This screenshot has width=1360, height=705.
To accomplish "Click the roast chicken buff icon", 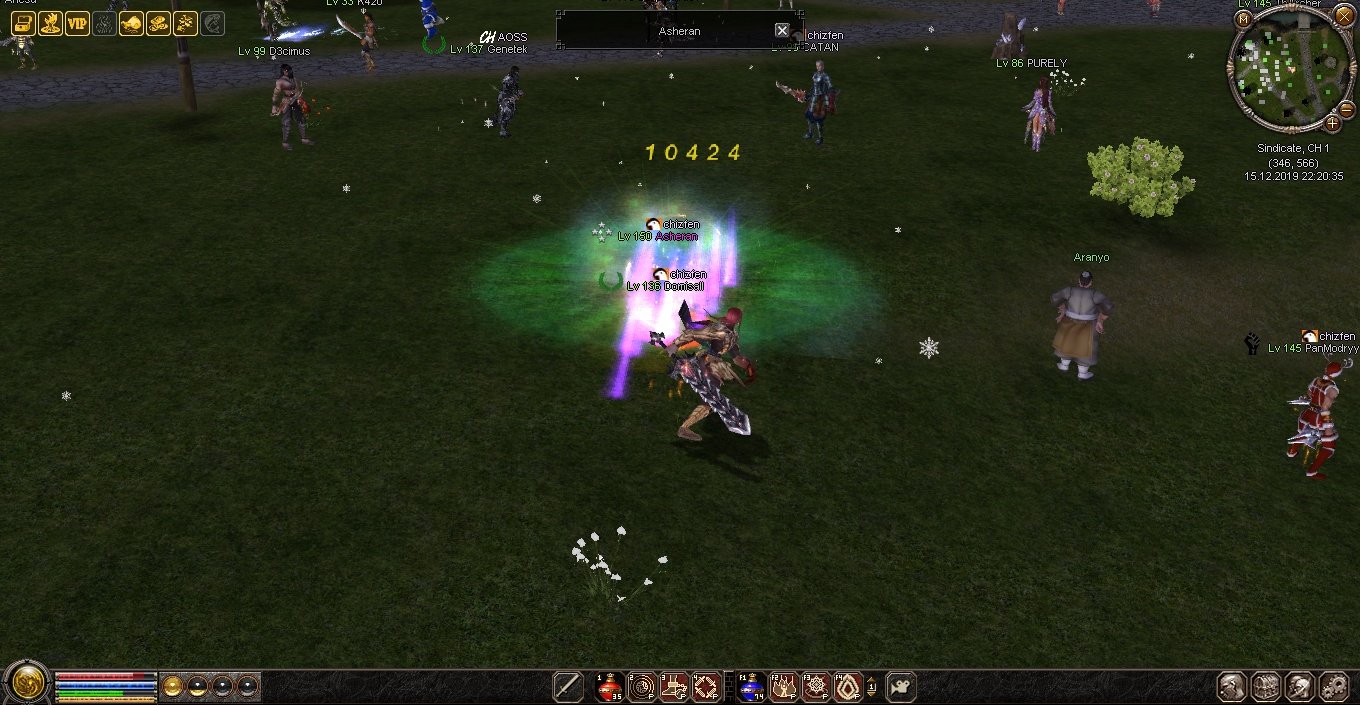I will point(131,24).
